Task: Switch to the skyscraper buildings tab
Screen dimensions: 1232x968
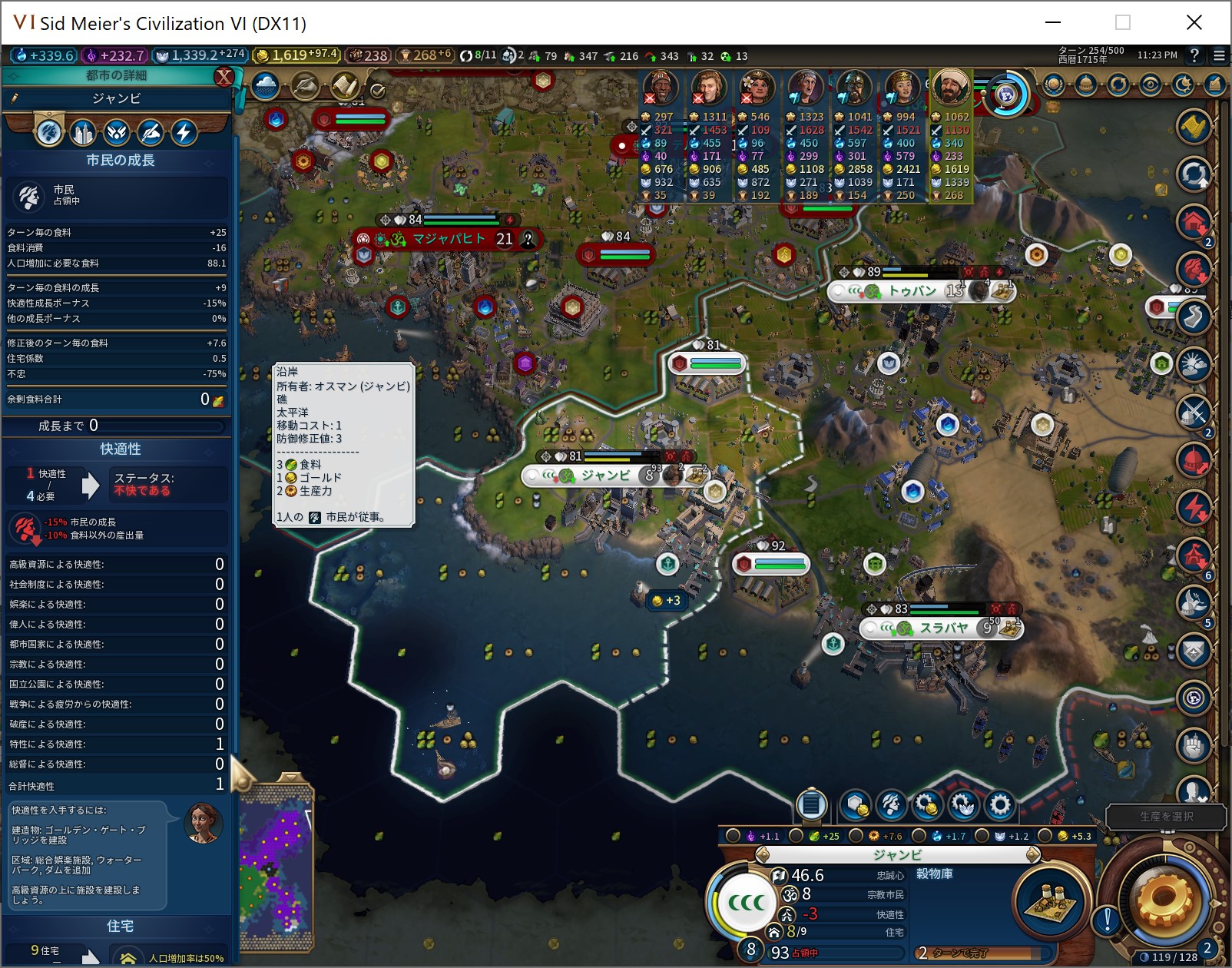Action: [83, 133]
